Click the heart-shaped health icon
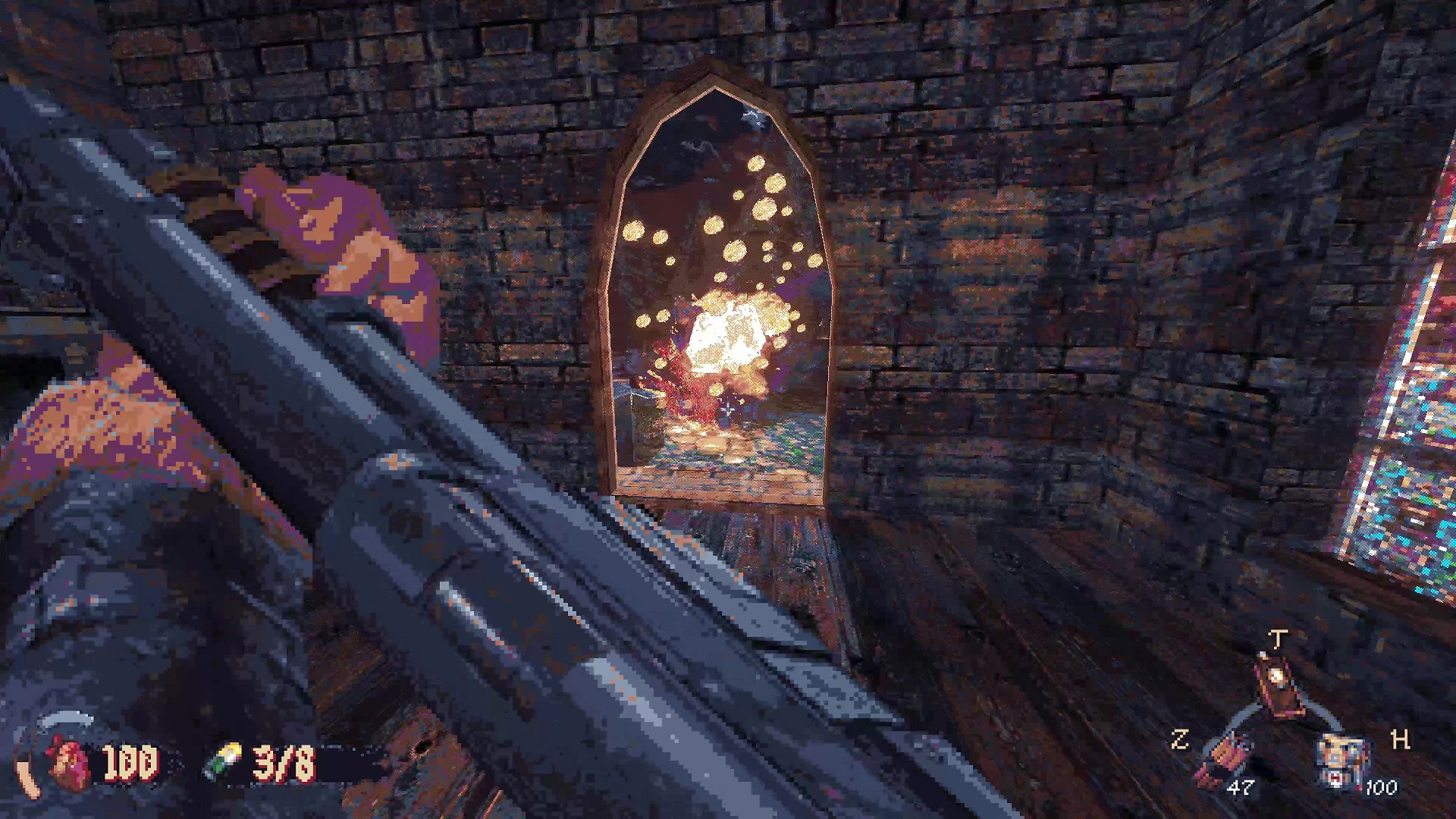This screenshot has width=1456, height=819. click(x=69, y=762)
